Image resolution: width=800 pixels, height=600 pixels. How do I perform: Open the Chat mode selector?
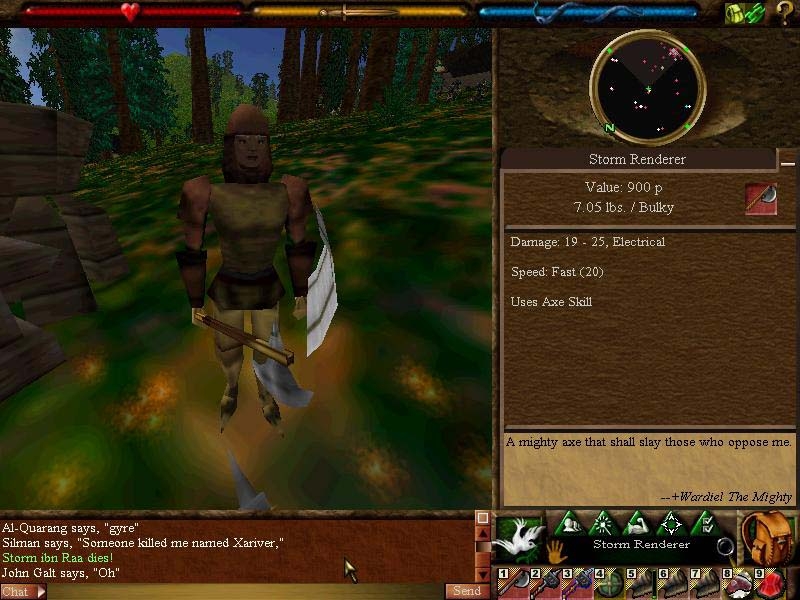(22, 592)
